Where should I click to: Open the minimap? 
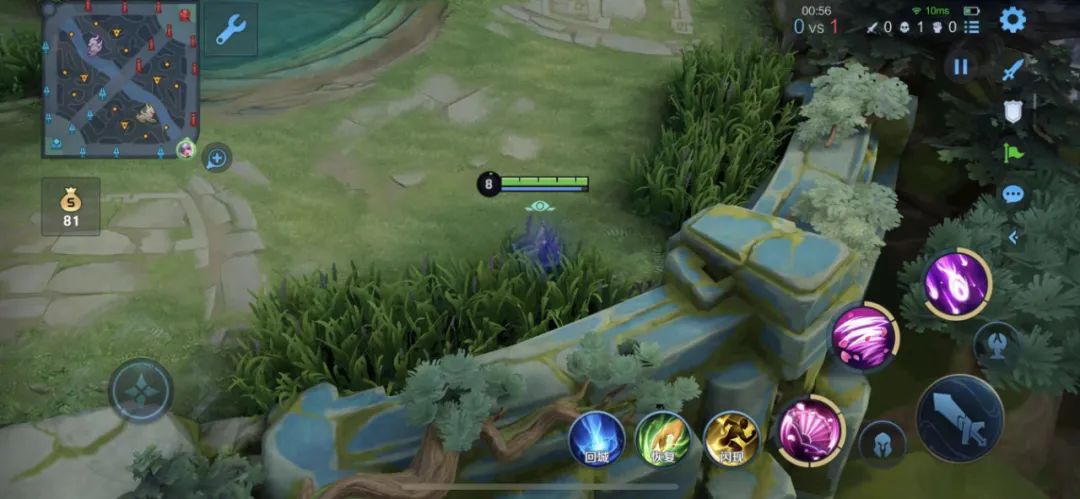[x=118, y=78]
